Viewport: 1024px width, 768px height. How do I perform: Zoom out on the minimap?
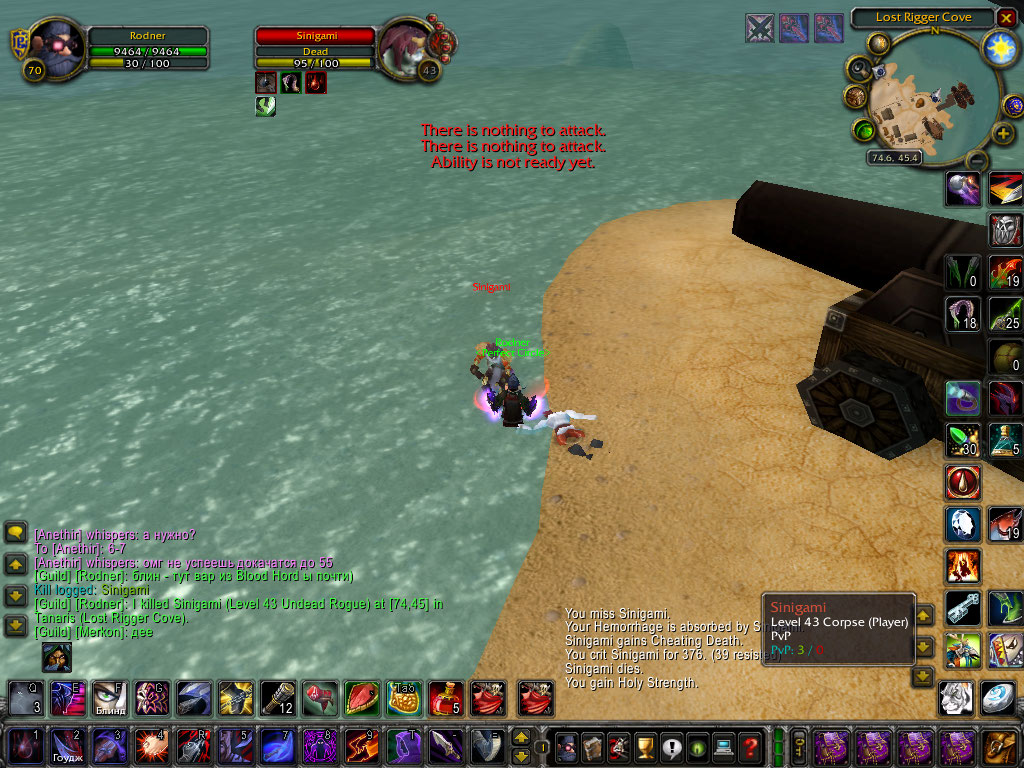(x=977, y=160)
